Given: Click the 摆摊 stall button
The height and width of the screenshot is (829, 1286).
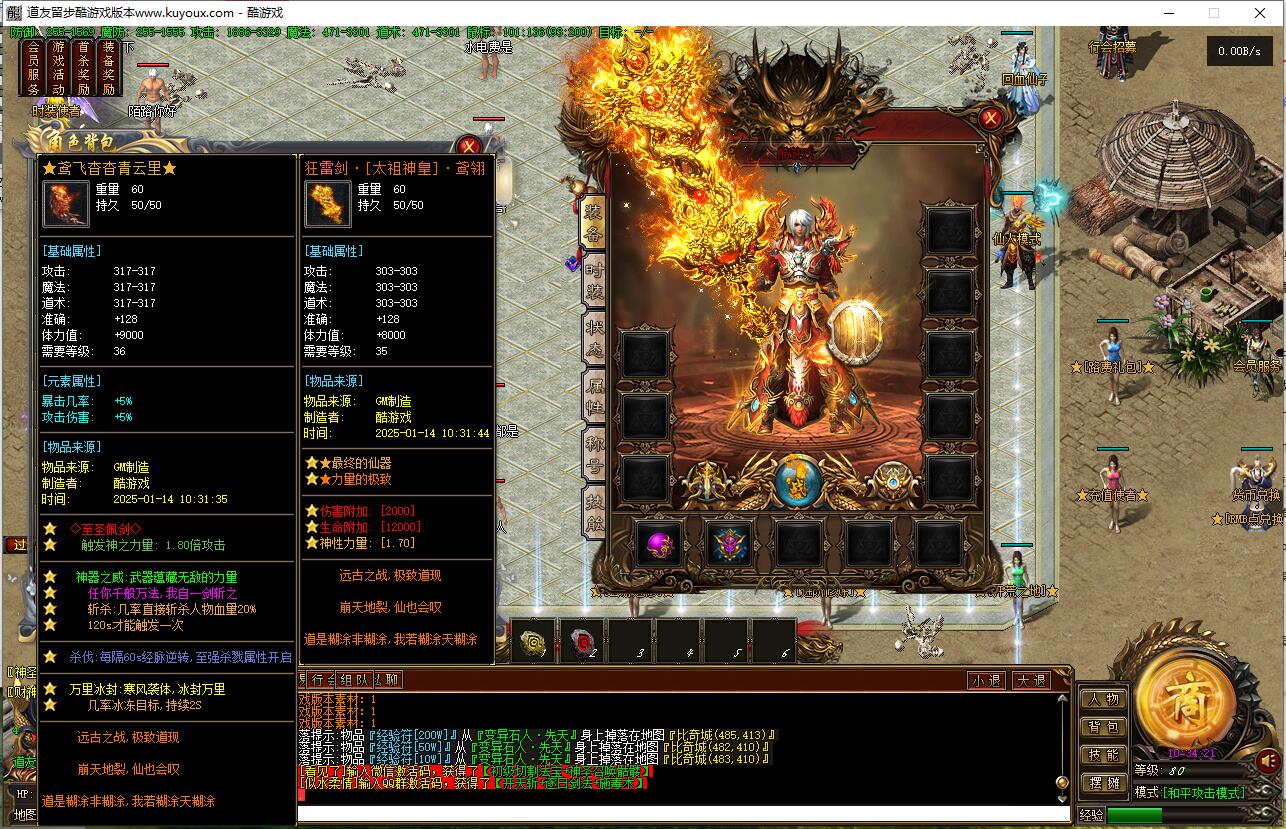Looking at the screenshot, I should pos(1104,783).
